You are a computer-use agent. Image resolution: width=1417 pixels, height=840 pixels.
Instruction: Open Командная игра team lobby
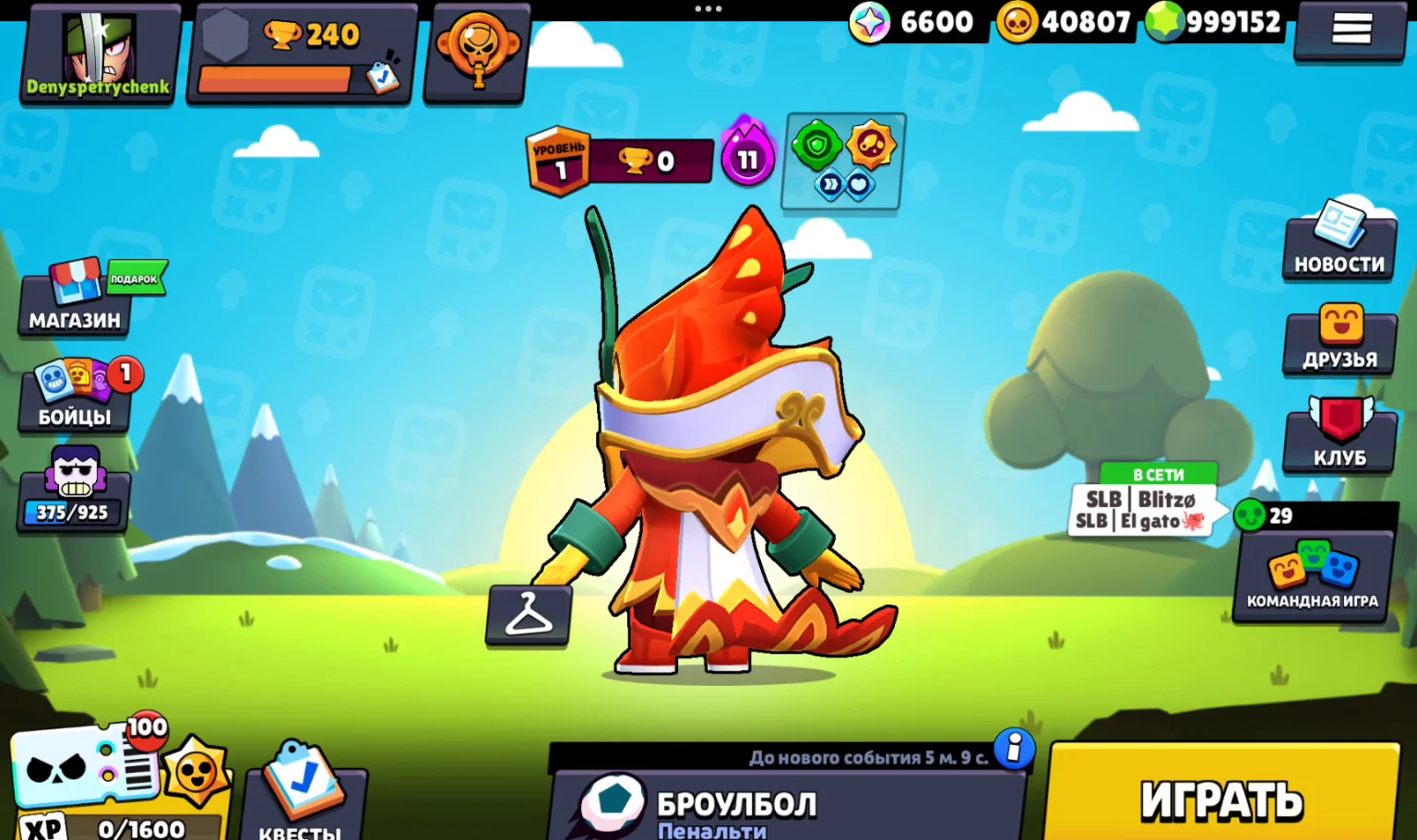[x=1312, y=575]
